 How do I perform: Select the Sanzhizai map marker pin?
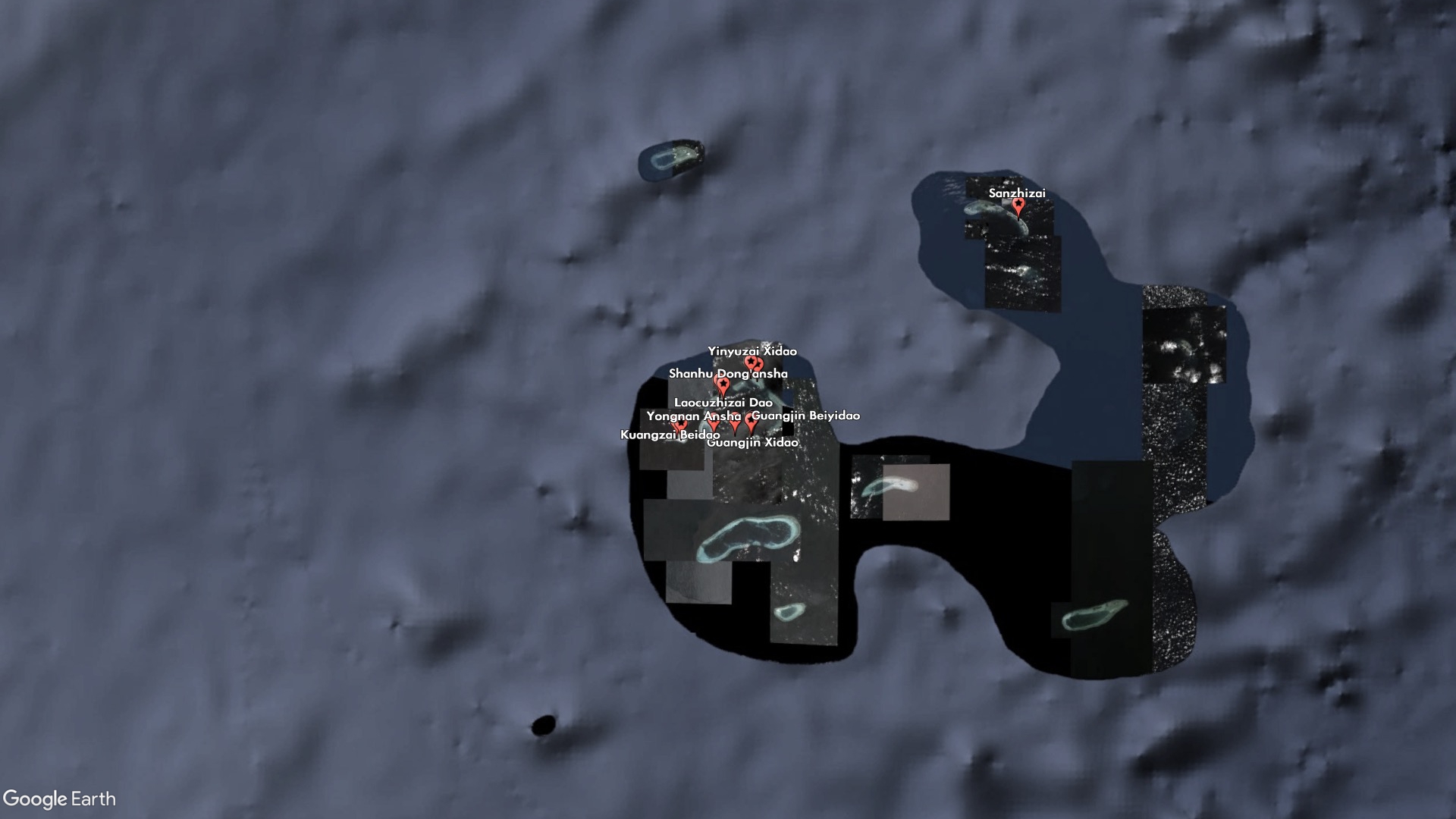click(x=1018, y=206)
